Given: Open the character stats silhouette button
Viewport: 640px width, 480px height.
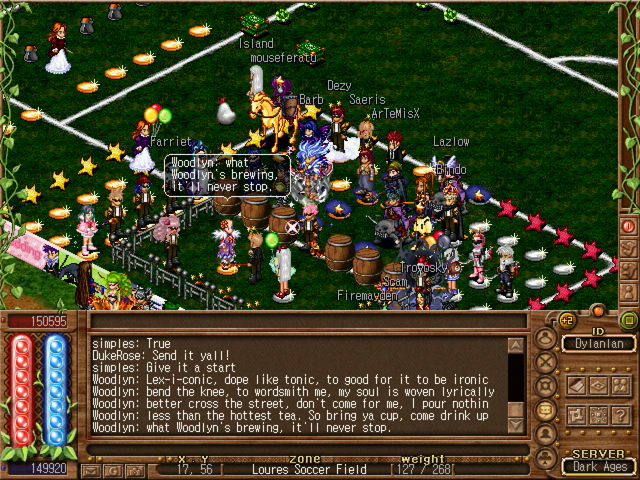Looking at the screenshot, I should (545, 434).
